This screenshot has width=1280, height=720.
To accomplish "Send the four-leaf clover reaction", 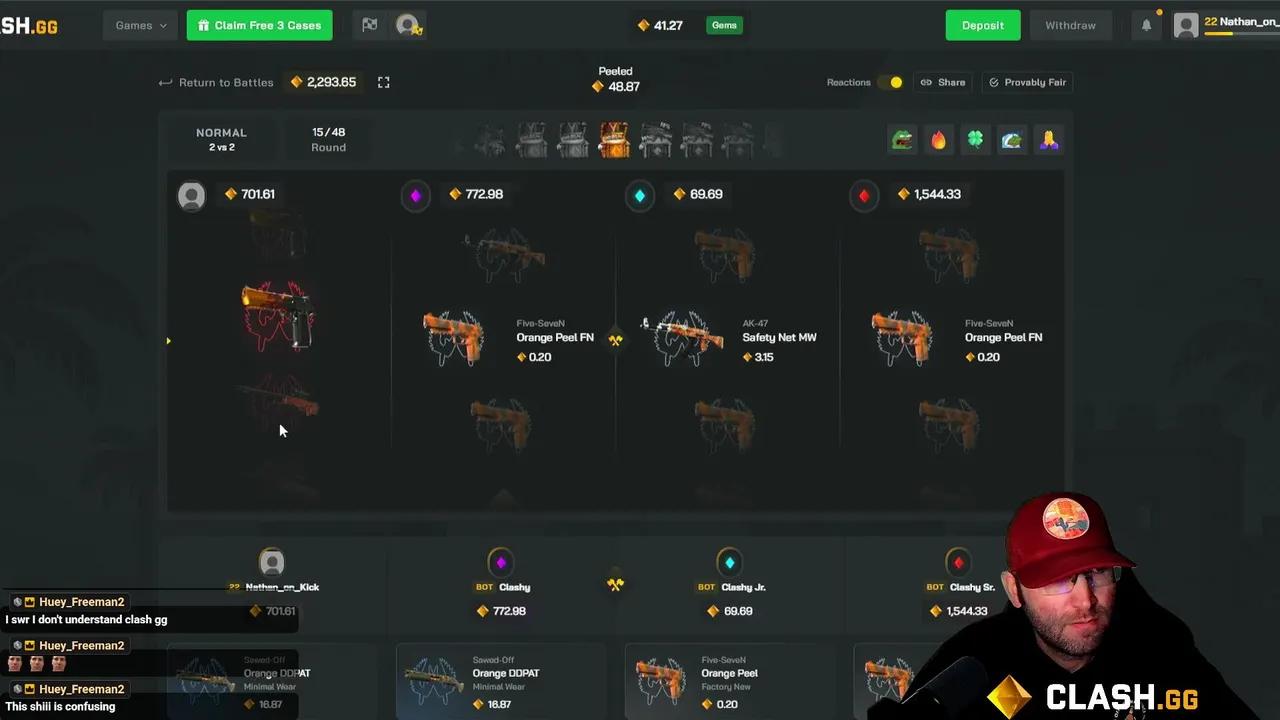I will tap(975, 139).
